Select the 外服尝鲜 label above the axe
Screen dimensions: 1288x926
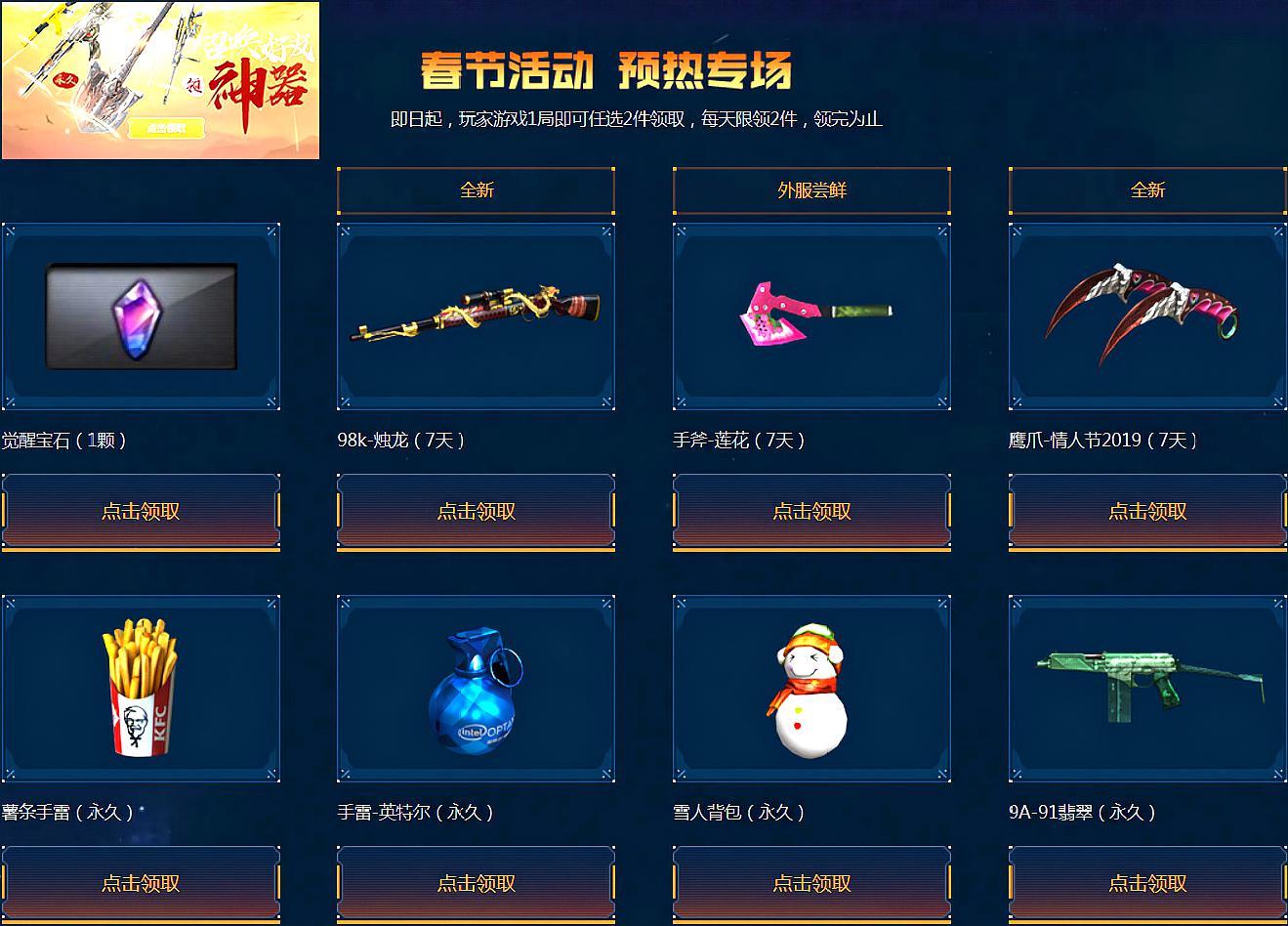point(810,189)
